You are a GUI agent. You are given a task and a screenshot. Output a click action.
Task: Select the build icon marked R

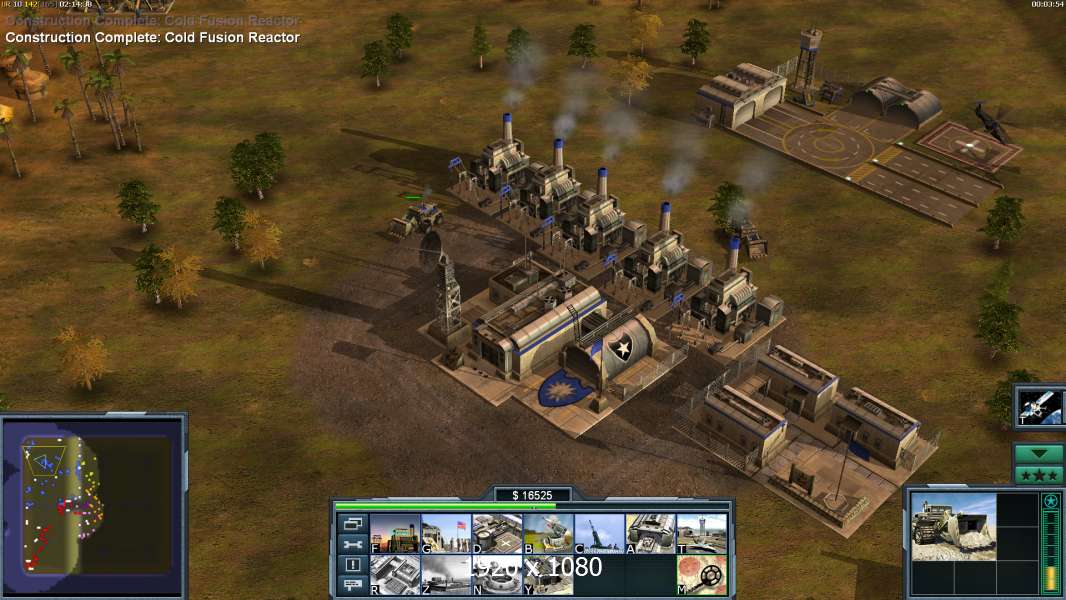point(395,575)
